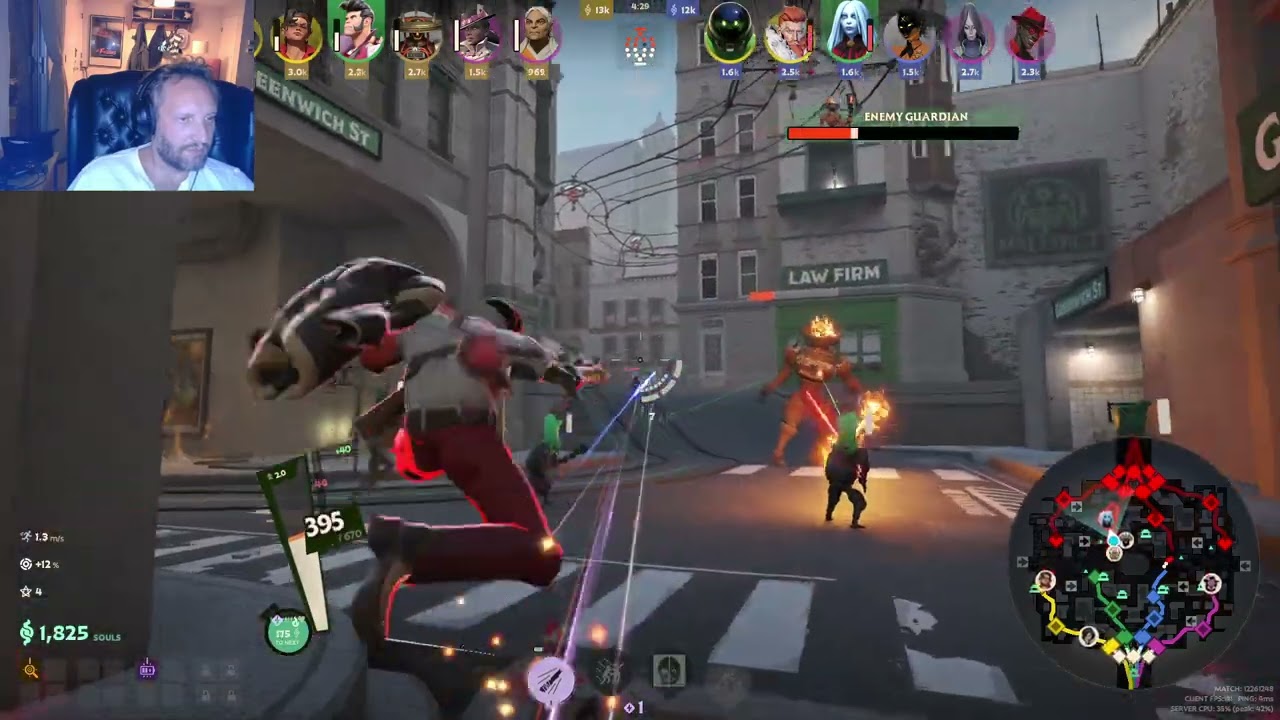The width and height of the screenshot is (1280, 720).
Task: Select the orange magnifier item slot
Action: tap(31, 670)
